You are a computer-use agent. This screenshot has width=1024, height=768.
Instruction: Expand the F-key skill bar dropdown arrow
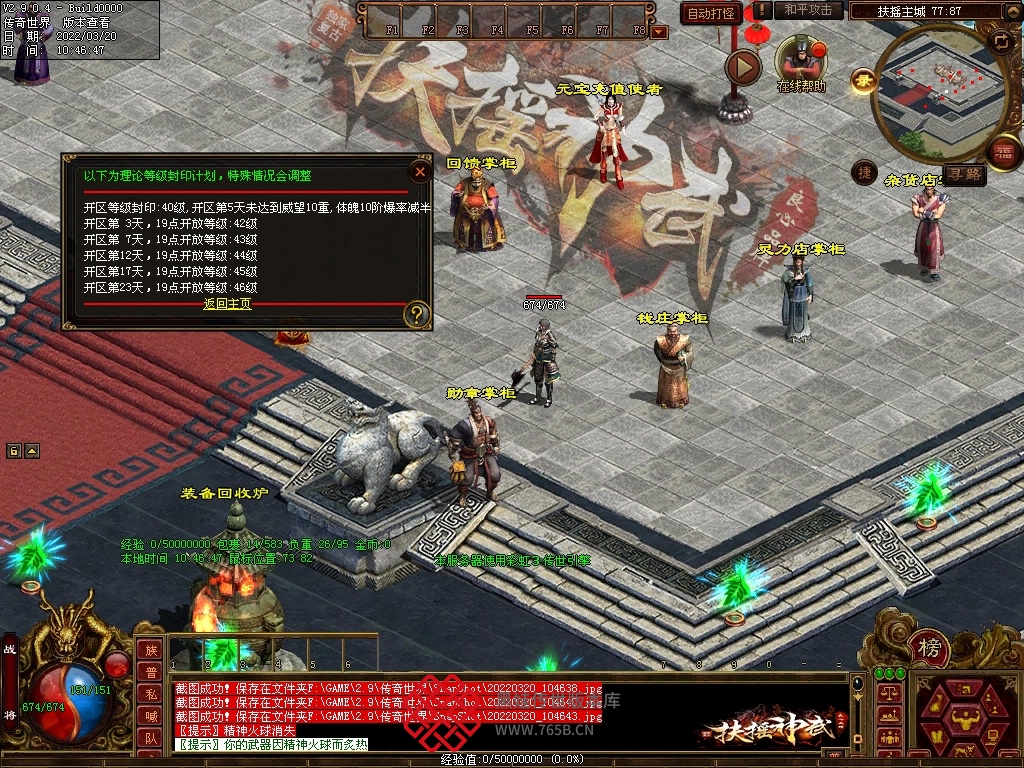coord(658,32)
